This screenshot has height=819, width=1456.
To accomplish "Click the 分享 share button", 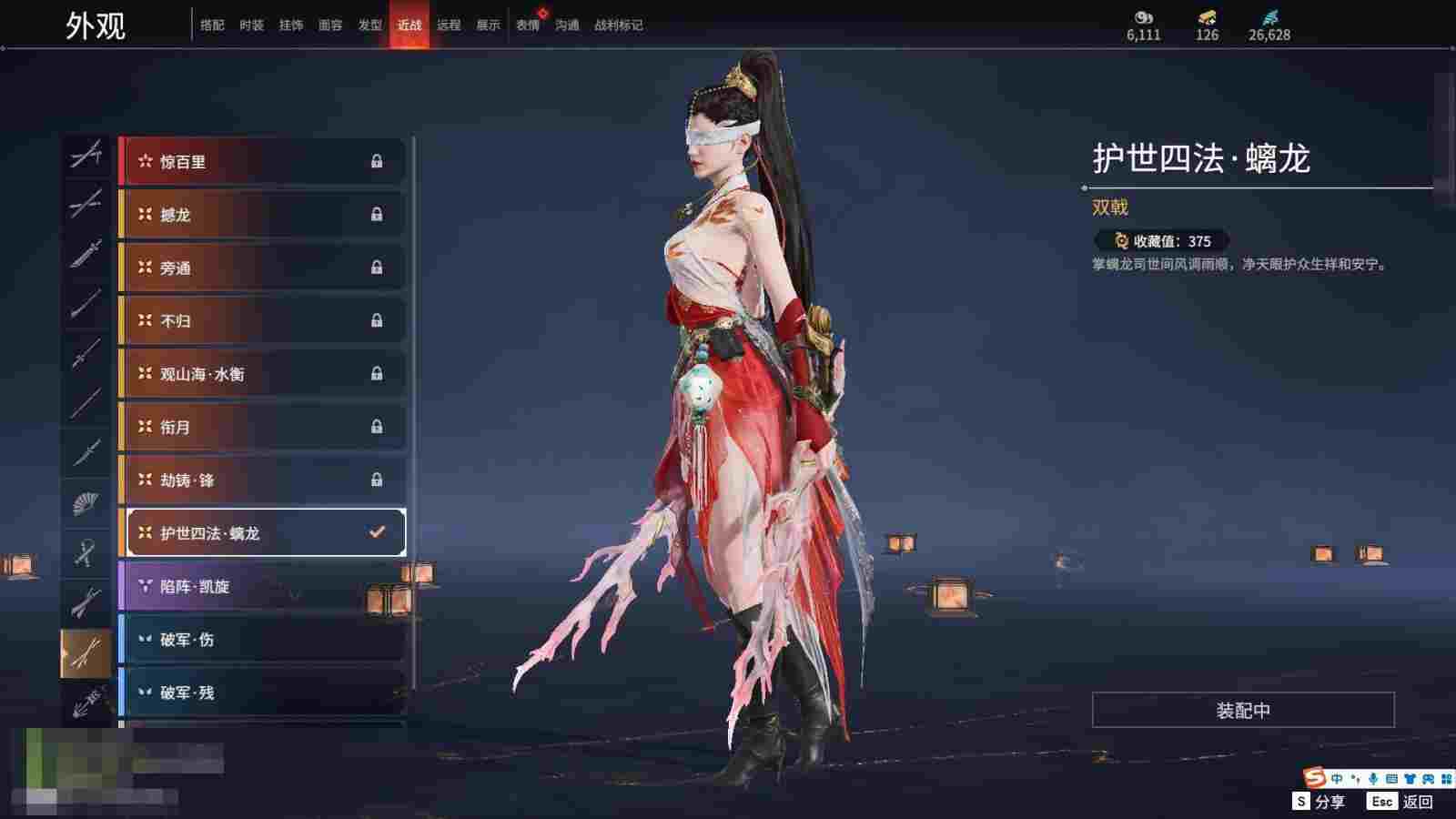I will click(x=1319, y=802).
